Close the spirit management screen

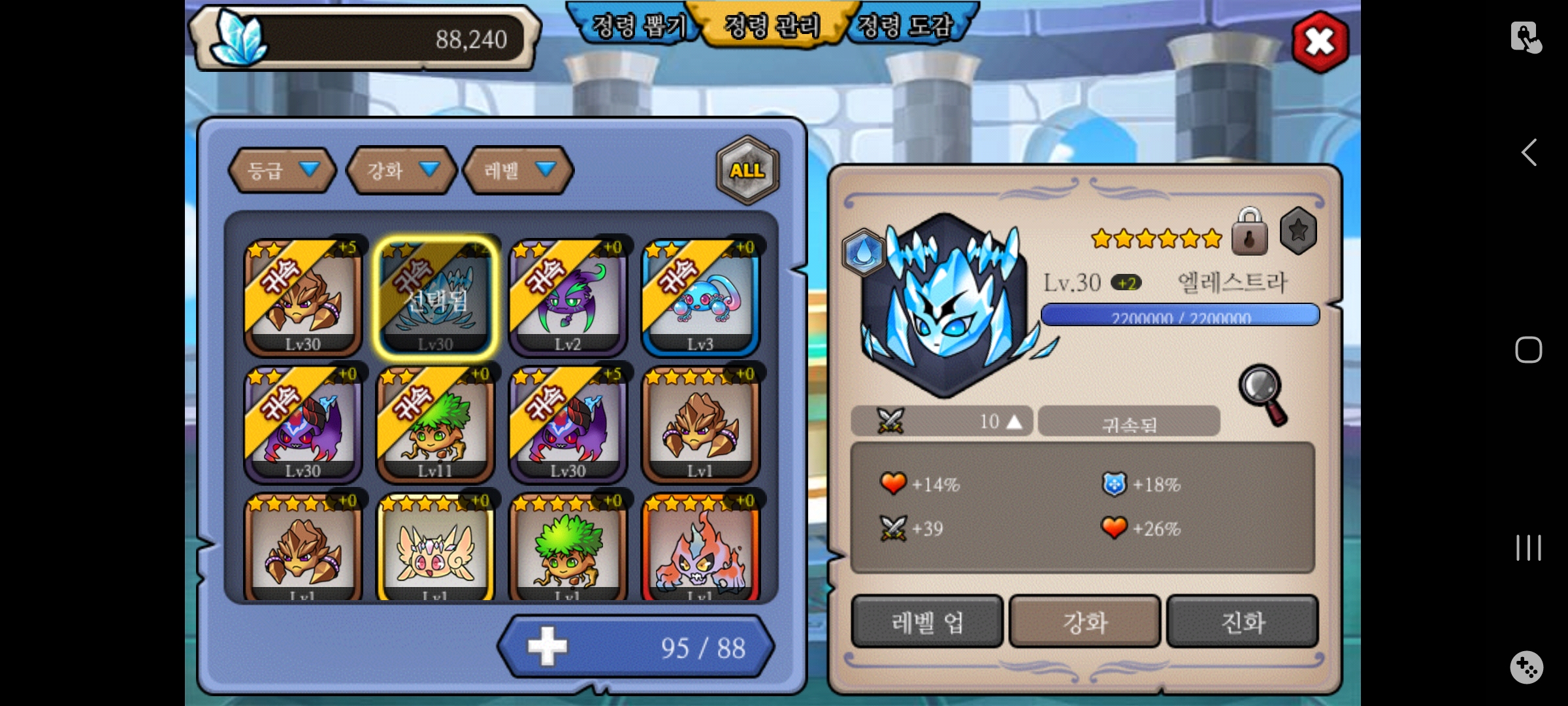(x=1320, y=42)
